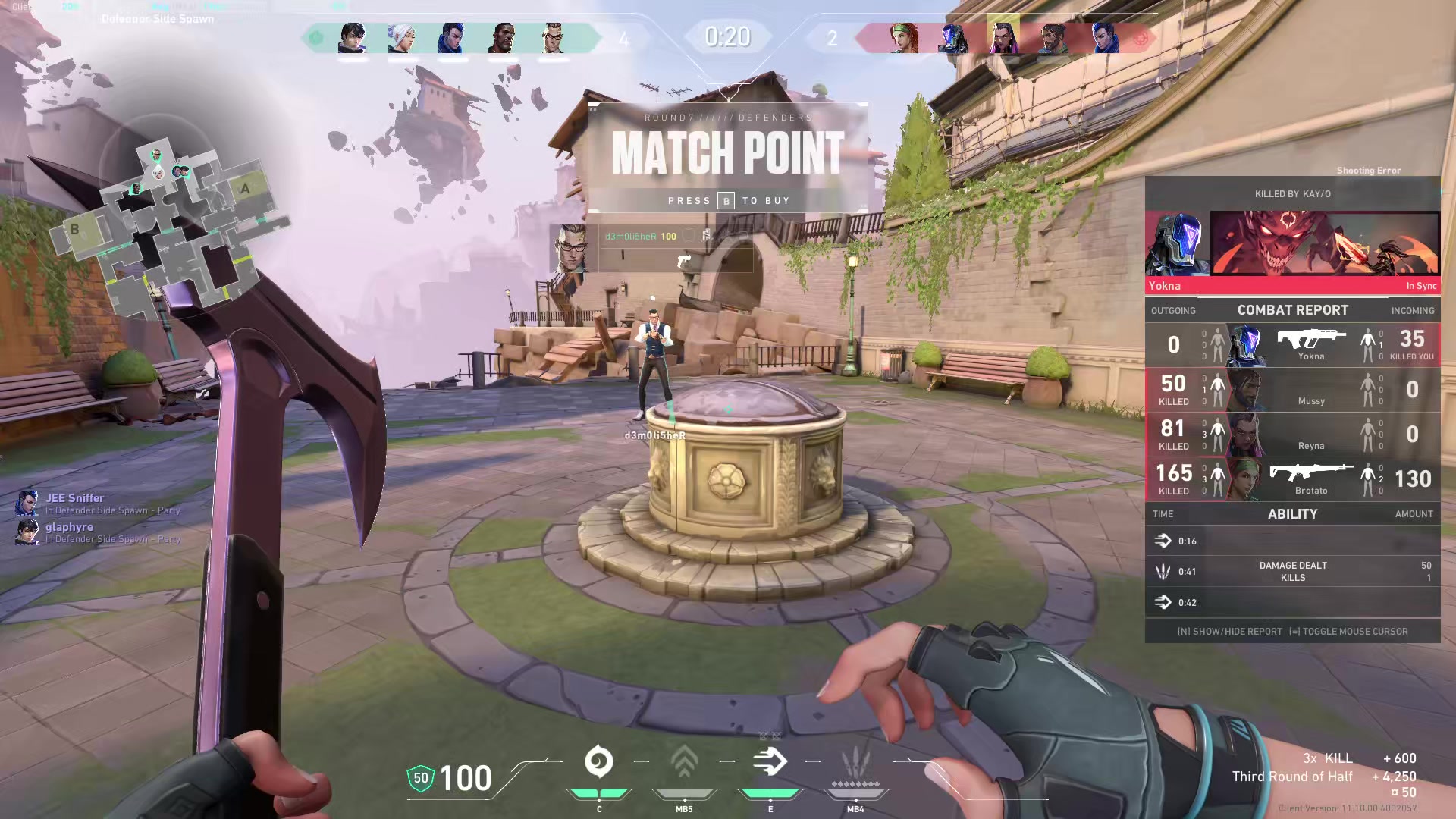Select the Mussy row in combat report

1292,390
